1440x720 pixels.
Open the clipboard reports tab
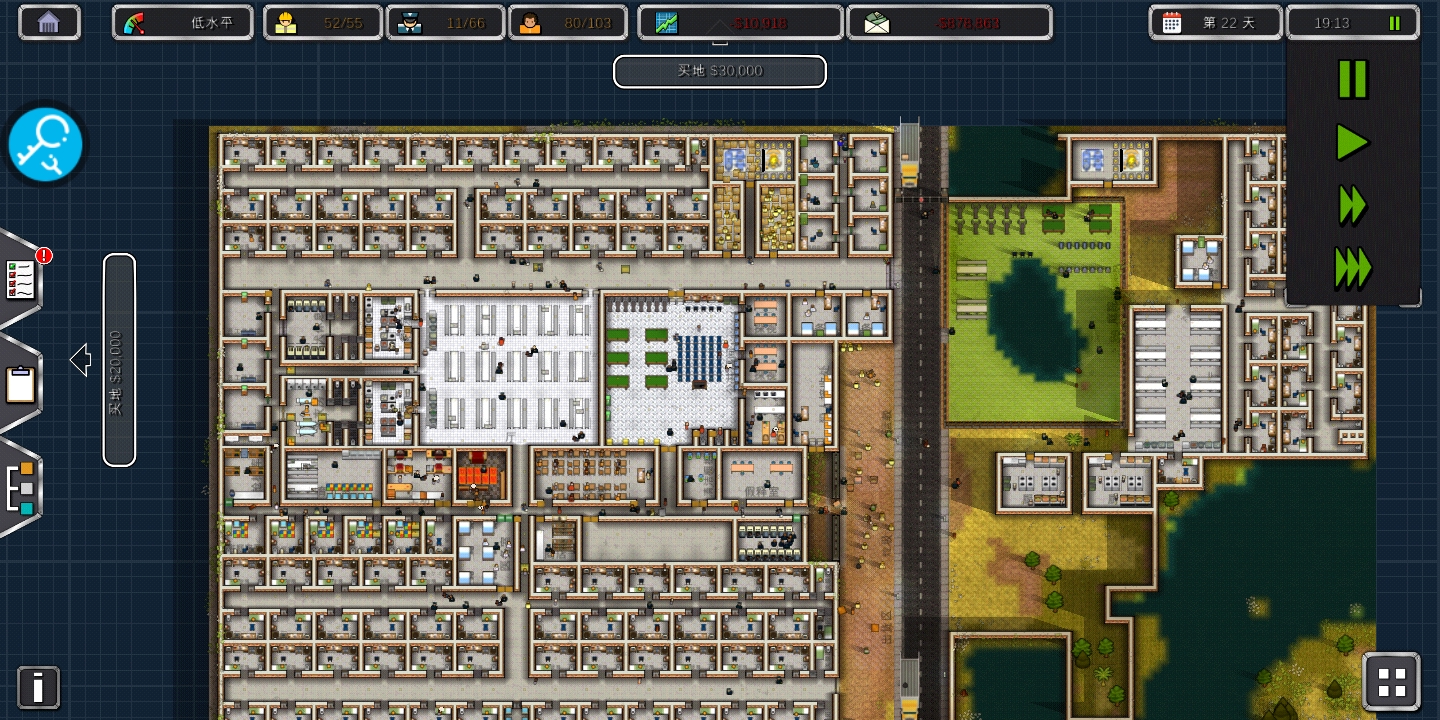(x=21, y=384)
